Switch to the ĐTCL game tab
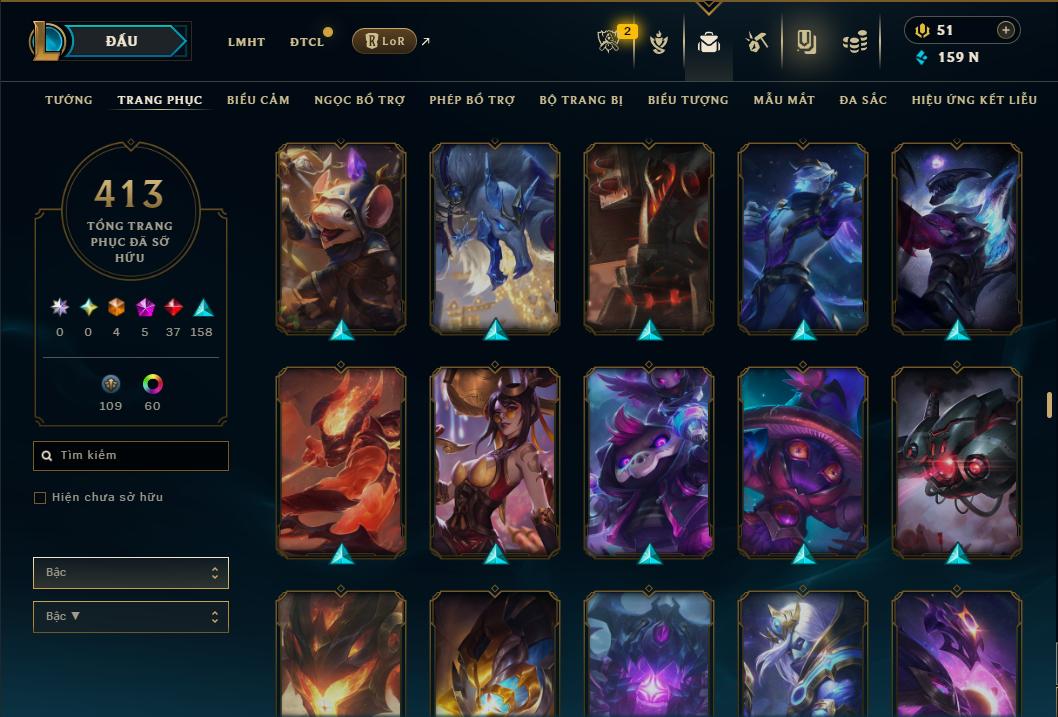This screenshot has width=1058, height=717. 307,42
